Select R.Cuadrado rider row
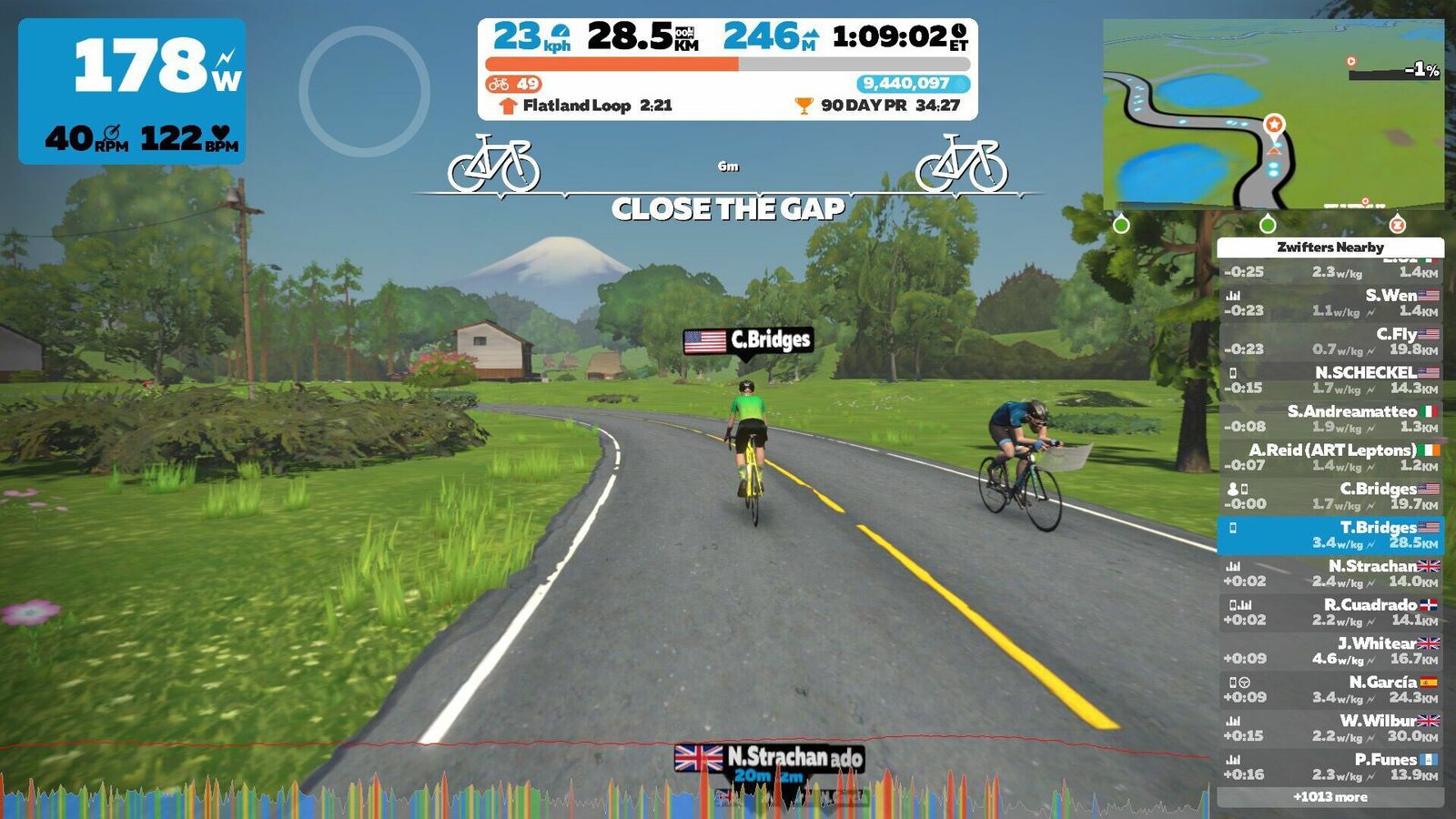 tap(1330, 612)
